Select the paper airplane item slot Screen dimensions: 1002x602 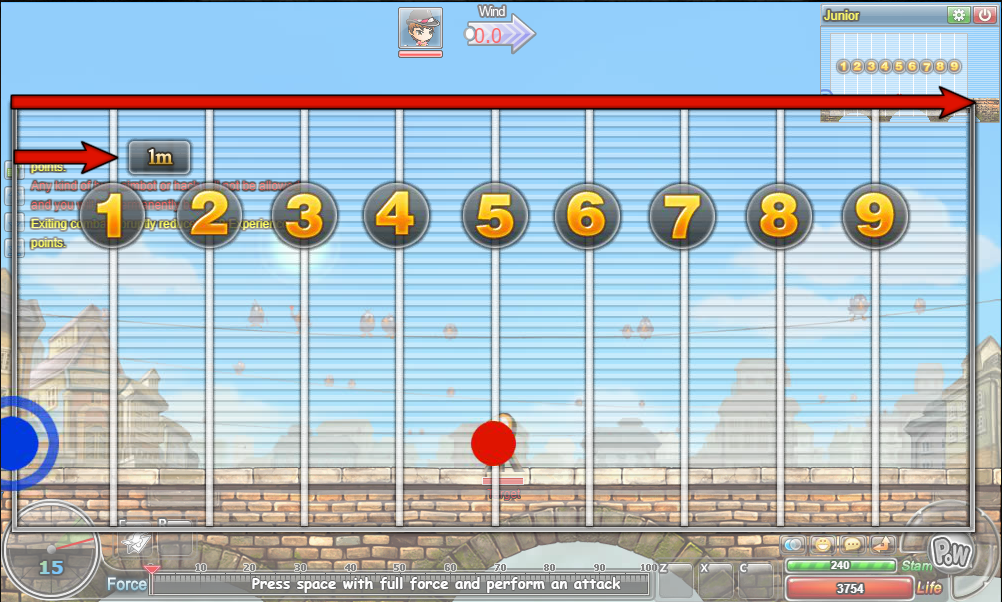(133, 541)
